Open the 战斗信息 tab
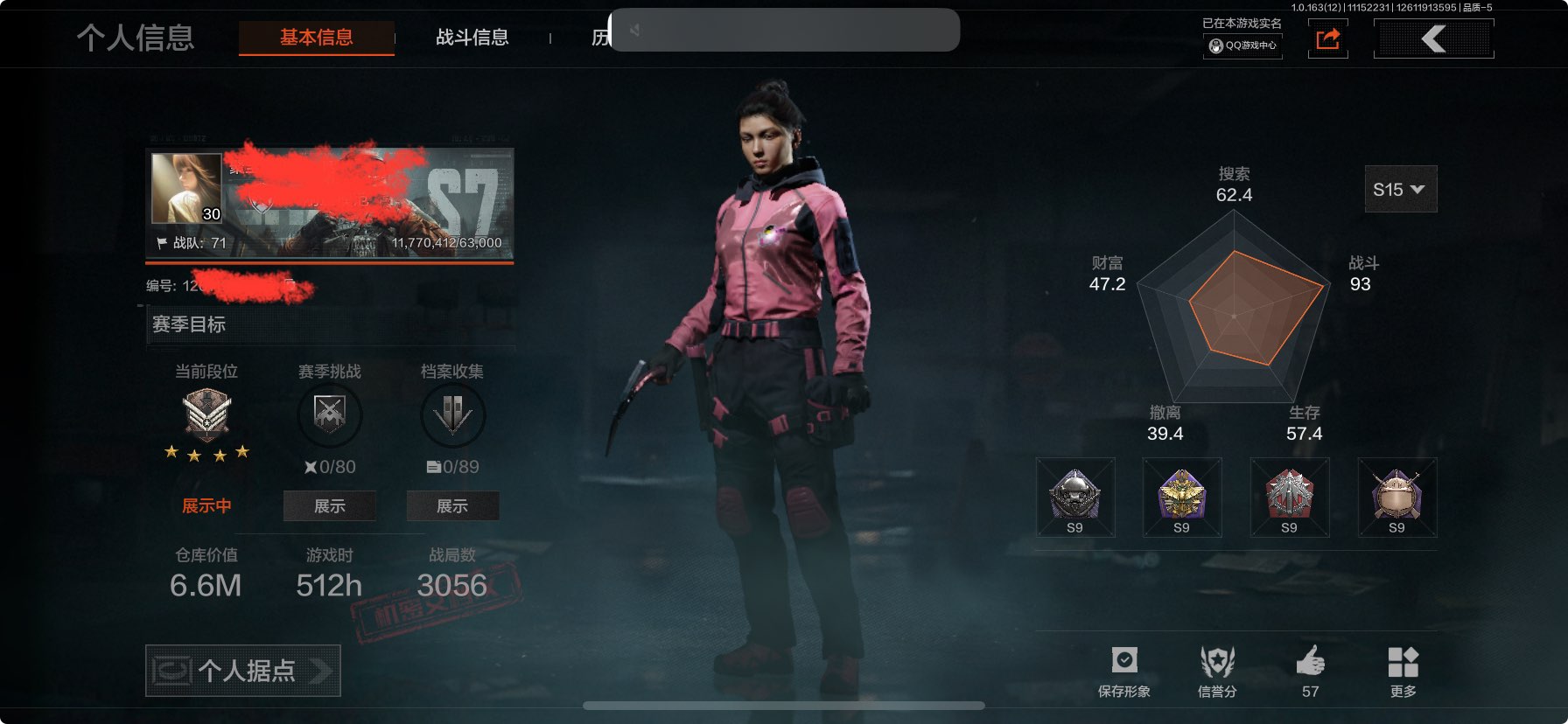This screenshot has width=1568, height=724. (472, 38)
